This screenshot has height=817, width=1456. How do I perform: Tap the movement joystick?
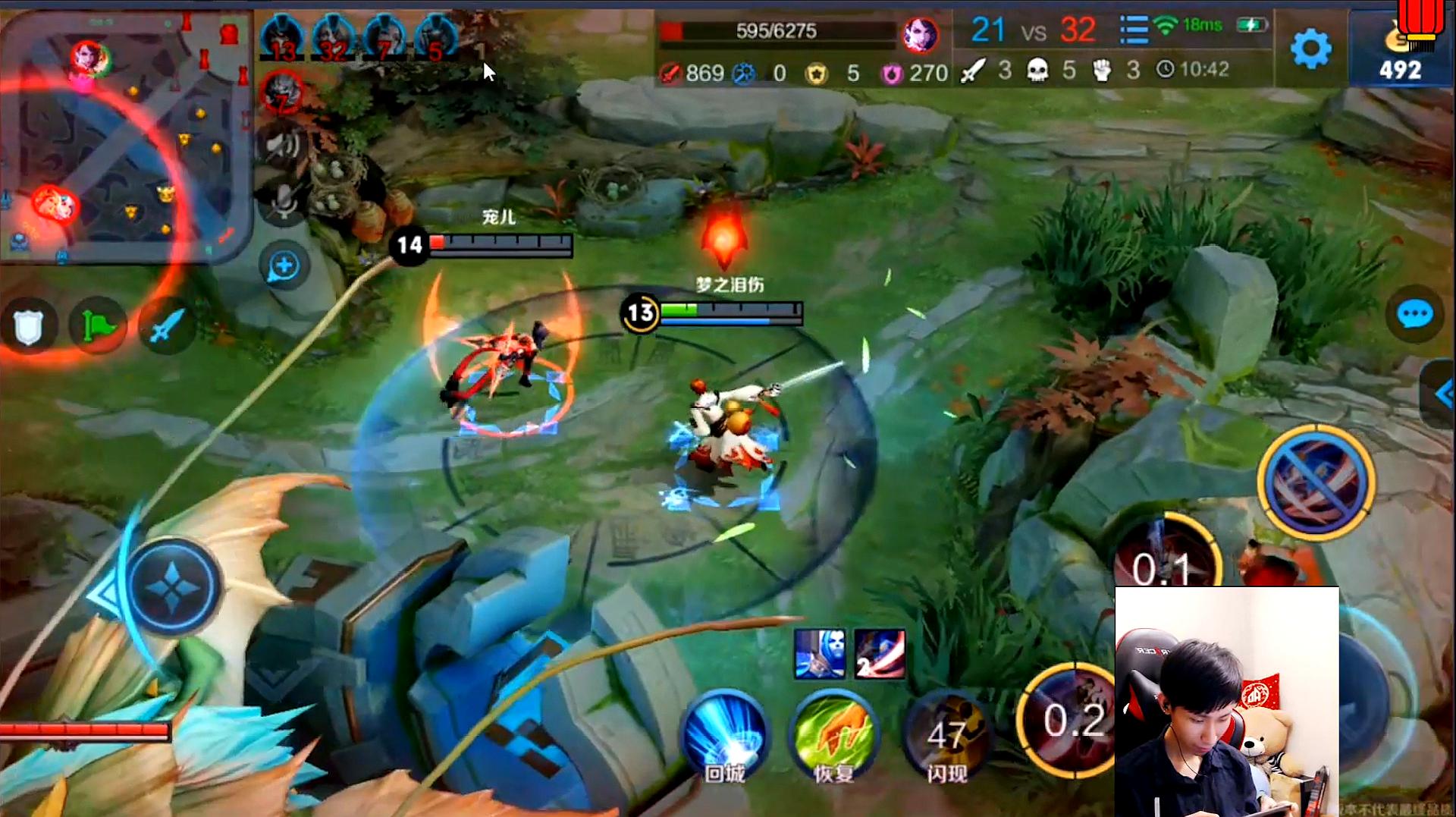pyautogui.click(x=173, y=588)
